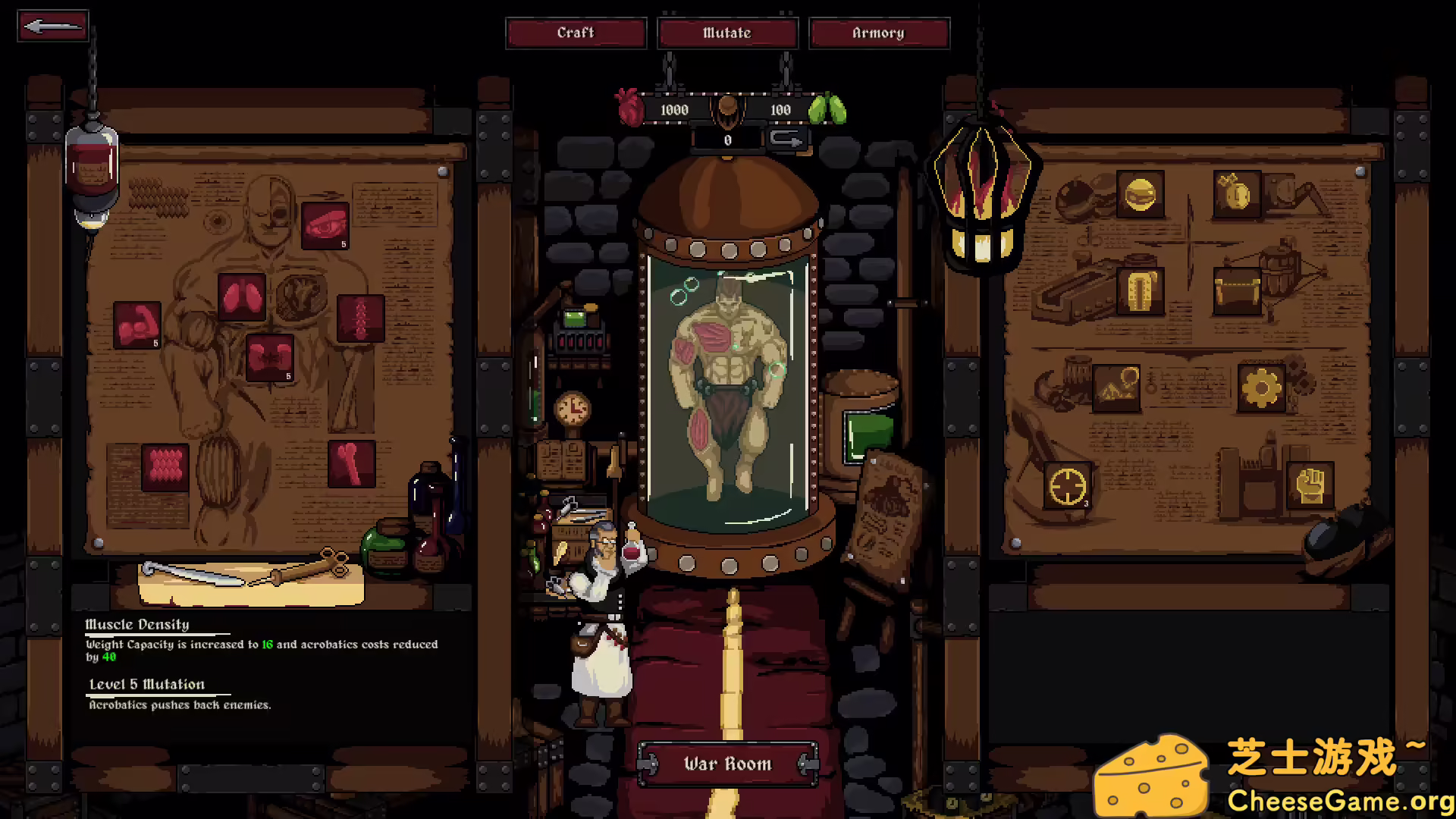Click the bicep muscle mutation icon
The height and width of the screenshot is (819, 1456).
click(x=138, y=325)
